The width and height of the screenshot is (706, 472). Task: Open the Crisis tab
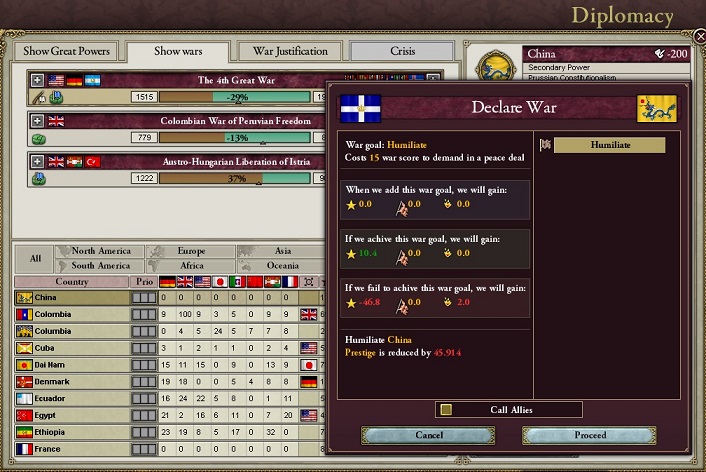click(403, 51)
